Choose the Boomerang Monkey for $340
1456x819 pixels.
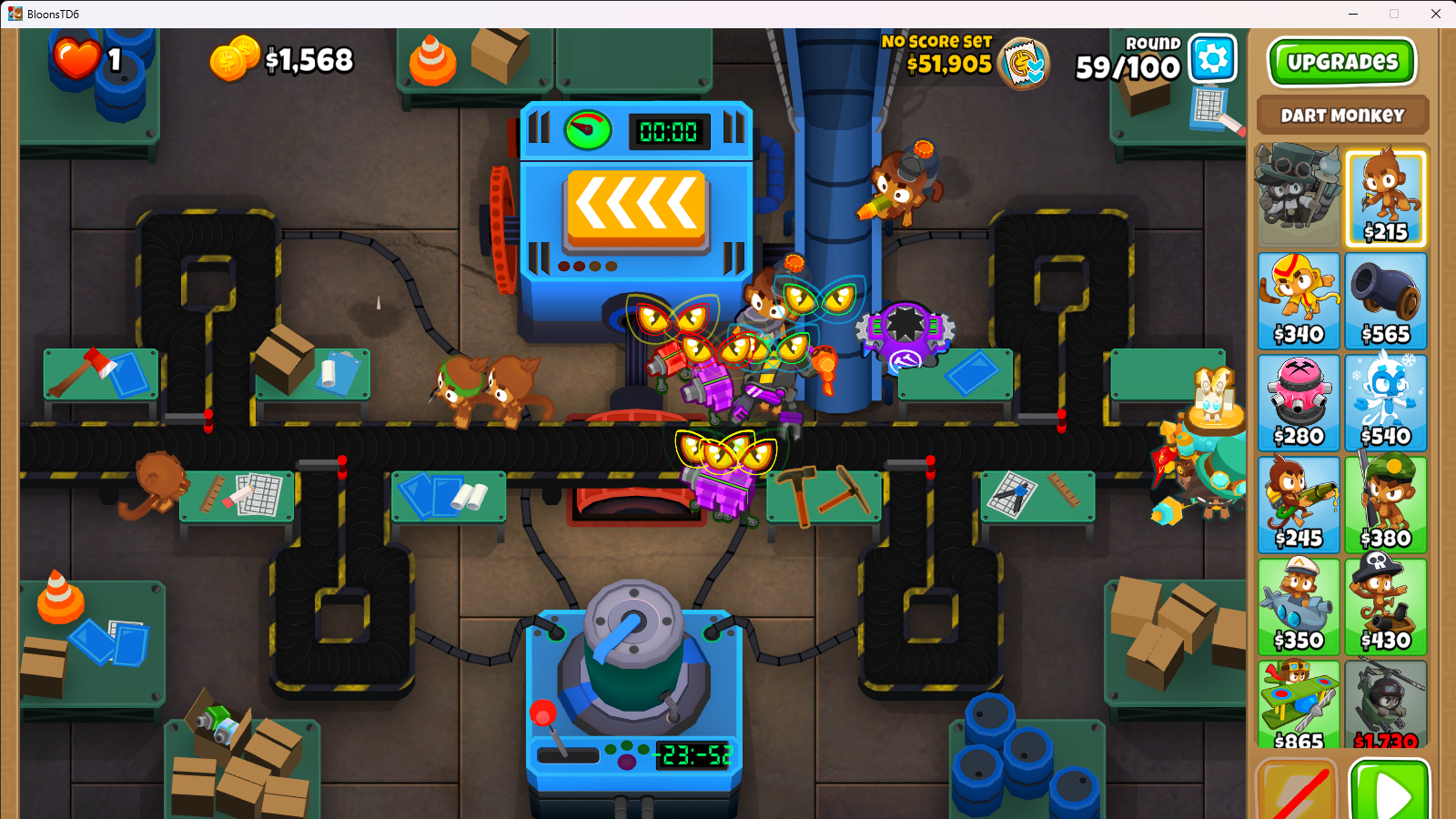tap(1299, 301)
